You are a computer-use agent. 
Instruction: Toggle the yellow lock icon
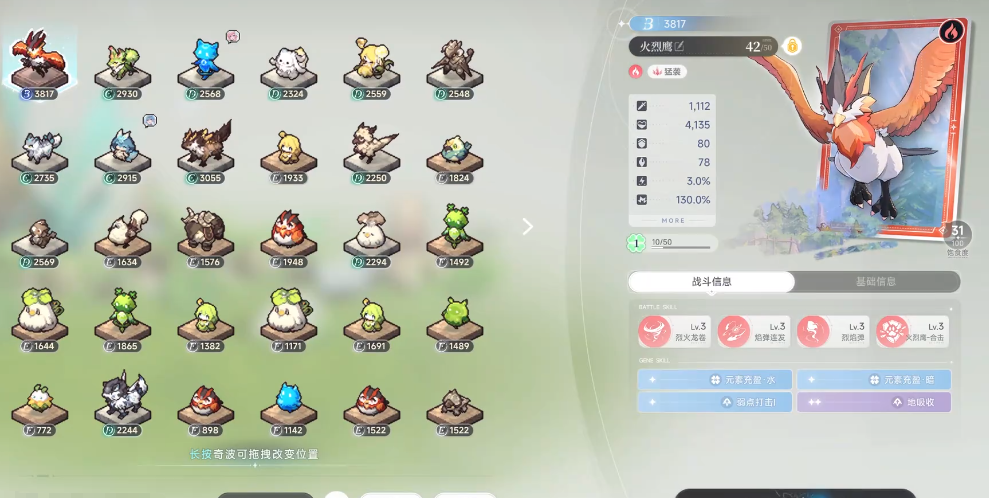click(x=792, y=46)
